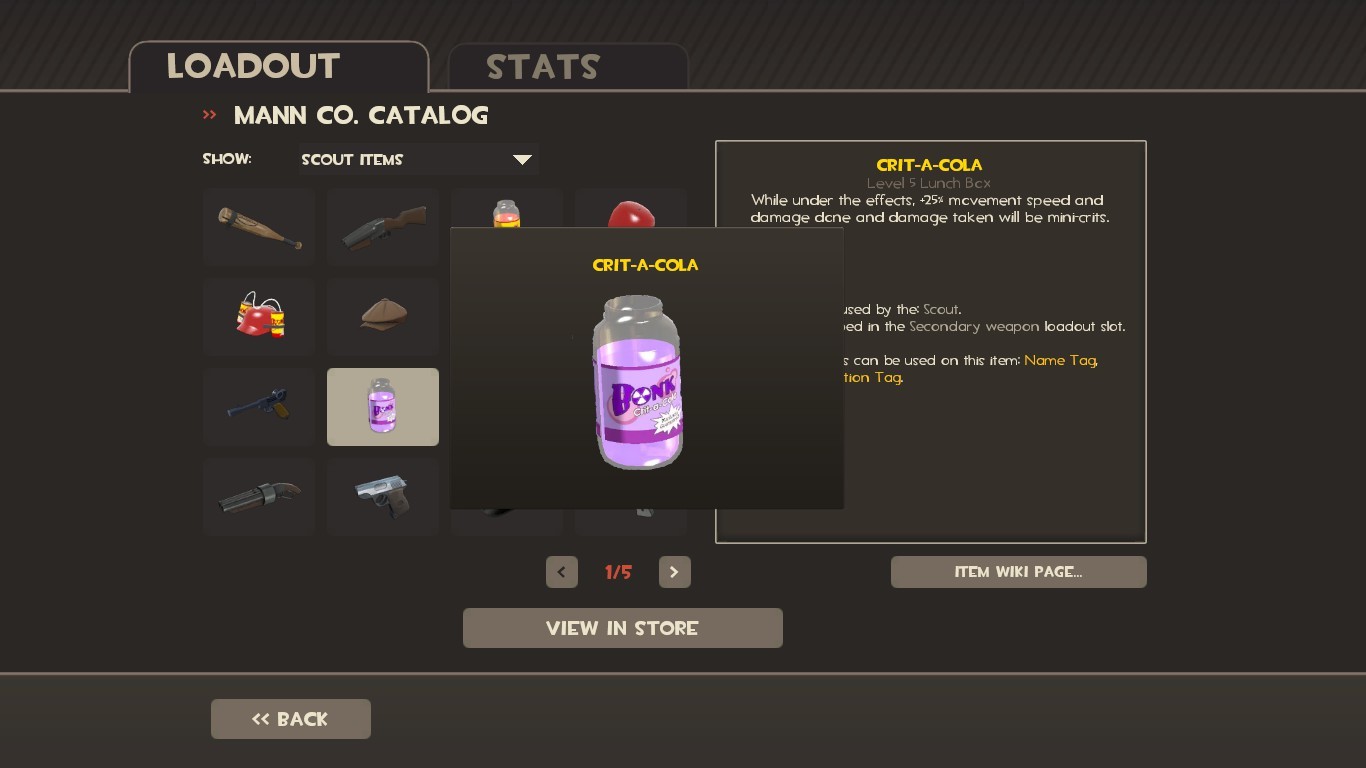This screenshot has height=768, width=1366.
Task: Select the Bonk Helm with soda cans
Action: [258, 317]
